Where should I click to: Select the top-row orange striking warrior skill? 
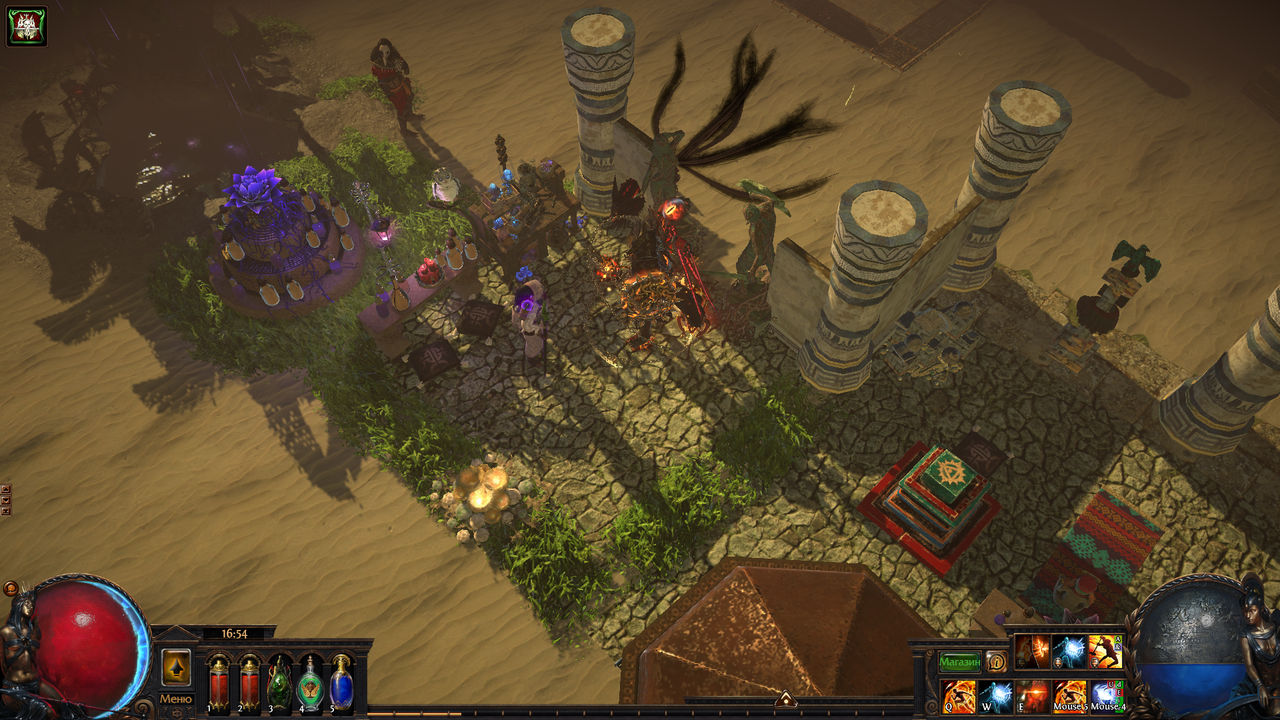tap(1105, 652)
